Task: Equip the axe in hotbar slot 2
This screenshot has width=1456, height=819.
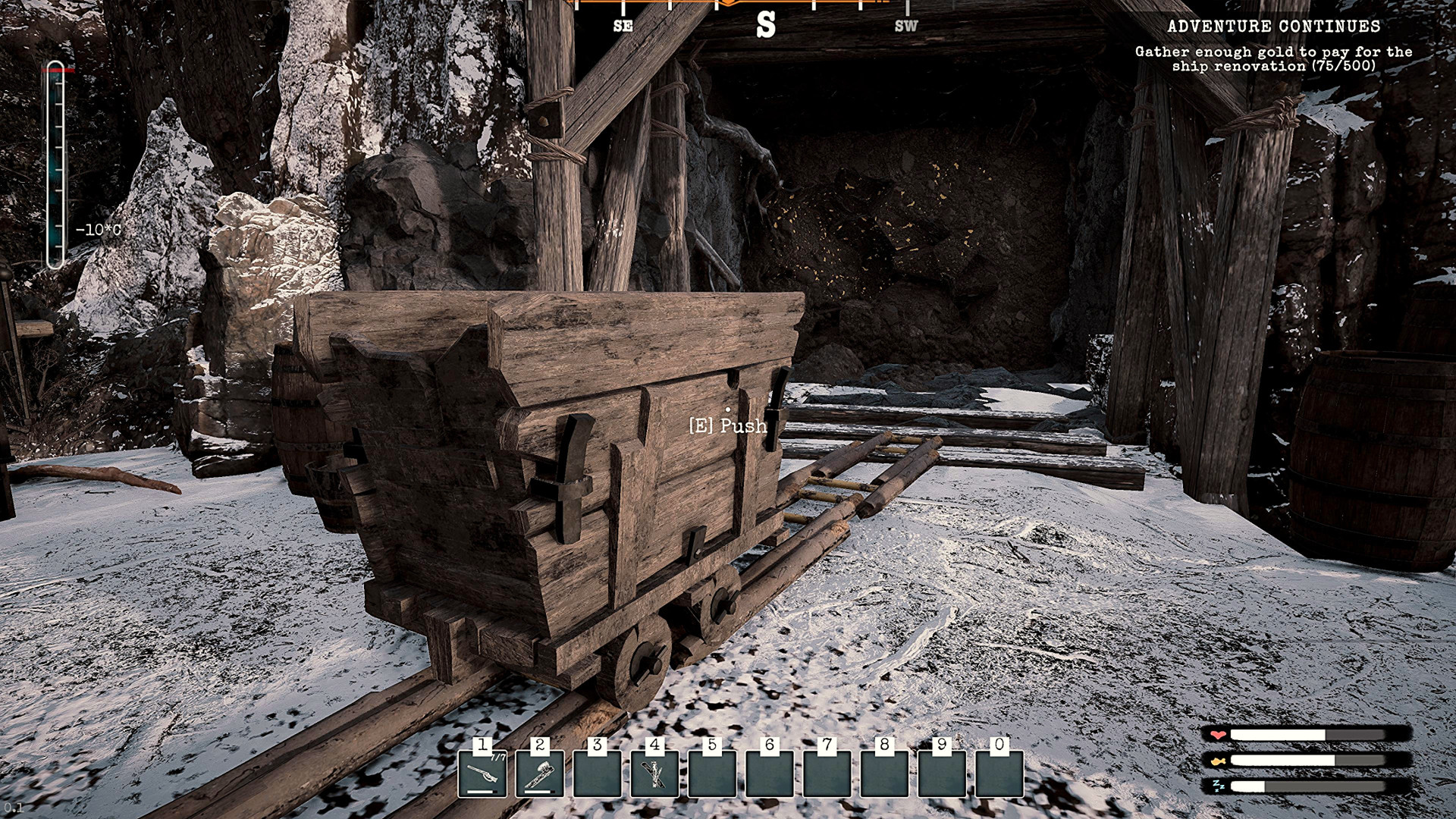Action: 540,773
